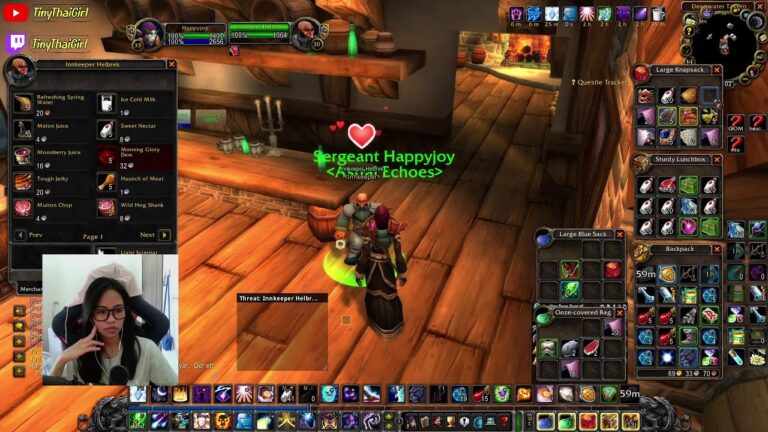The width and height of the screenshot is (768, 432).
Task: Close the Large Blue Sack window
Action: tap(620, 234)
